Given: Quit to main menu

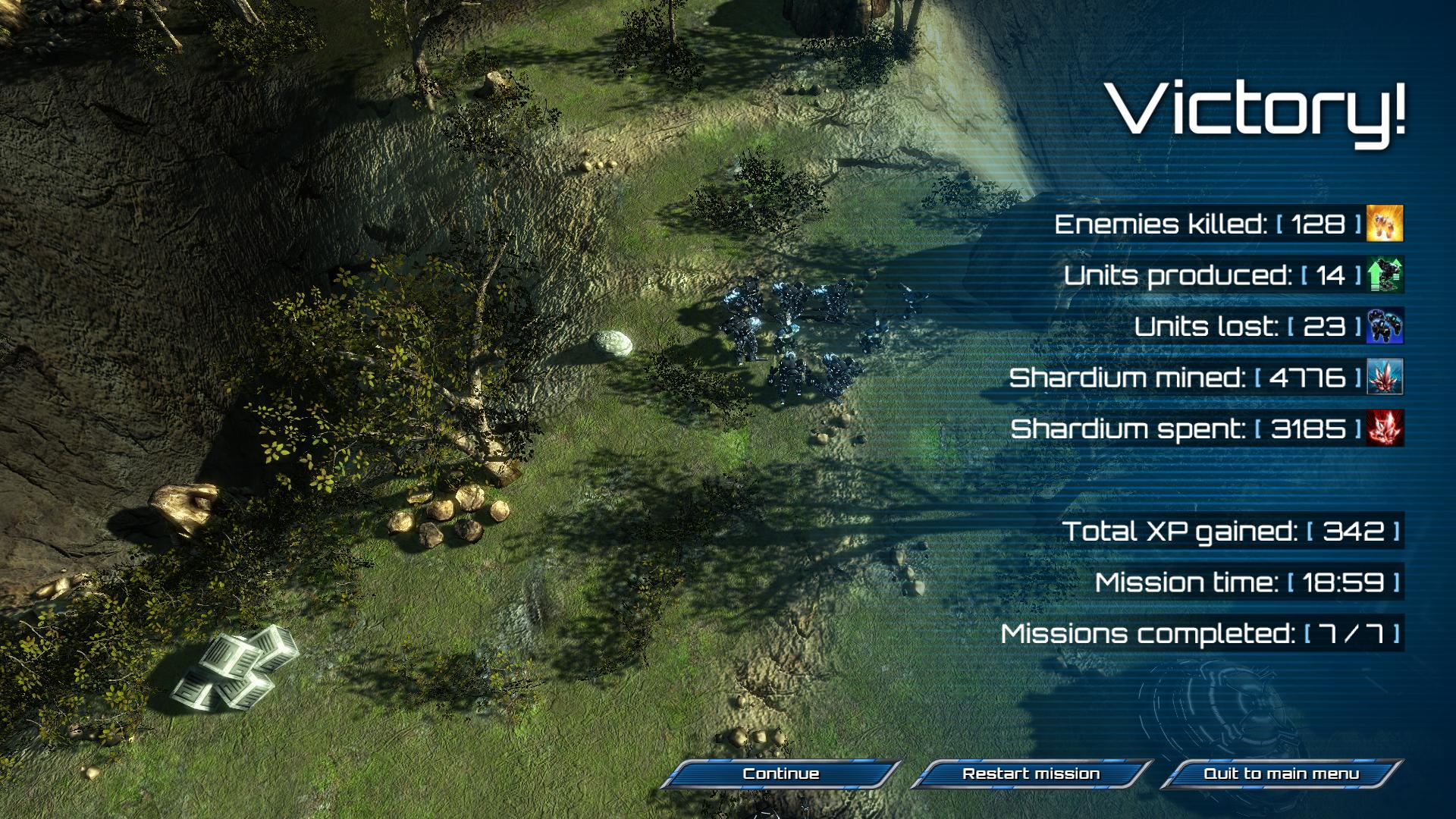Looking at the screenshot, I should click(1281, 773).
